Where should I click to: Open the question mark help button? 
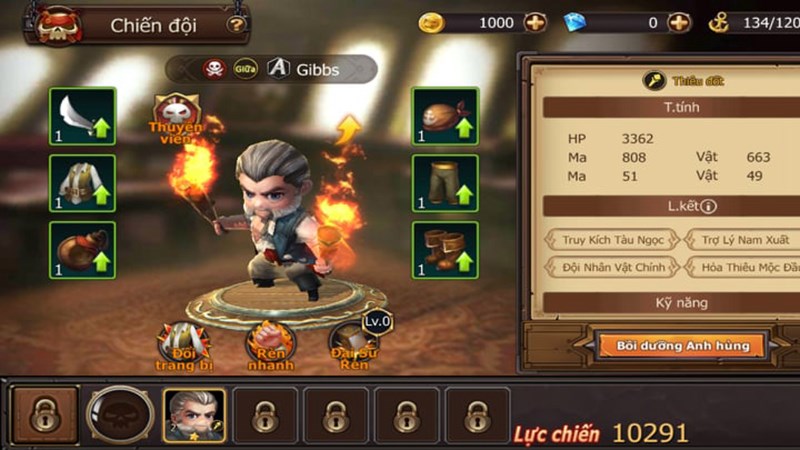coord(236,24)
